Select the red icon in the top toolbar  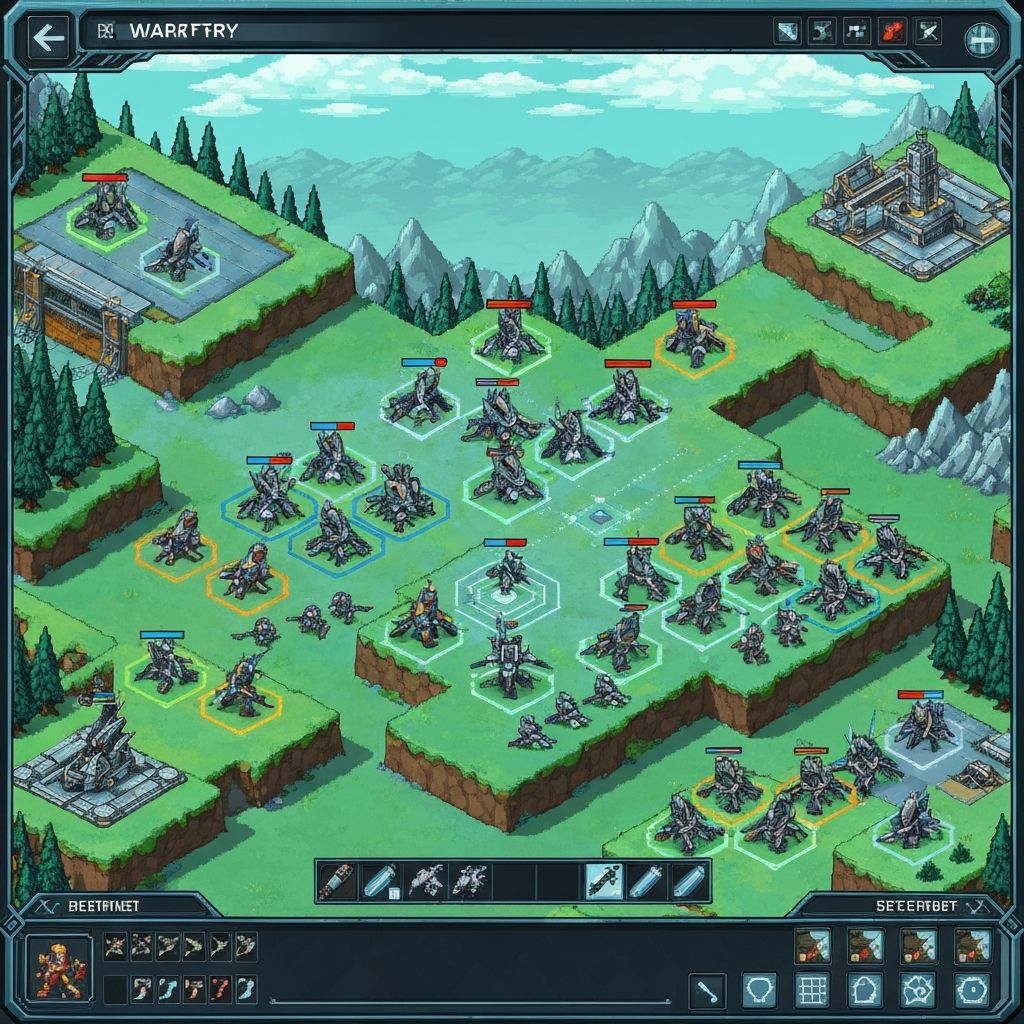point(890,32)
